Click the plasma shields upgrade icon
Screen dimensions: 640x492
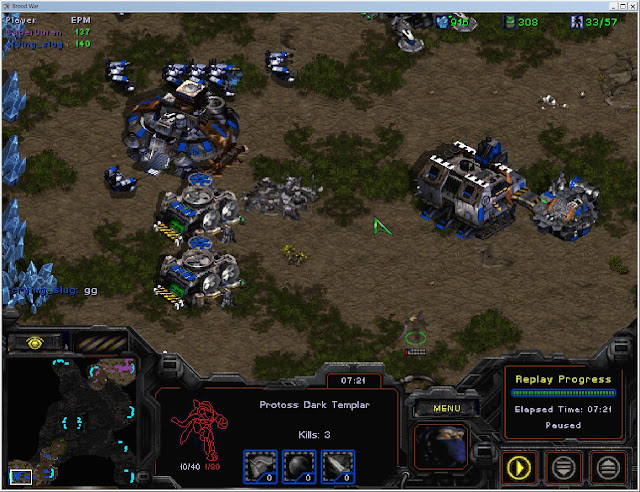pos(297,464)
